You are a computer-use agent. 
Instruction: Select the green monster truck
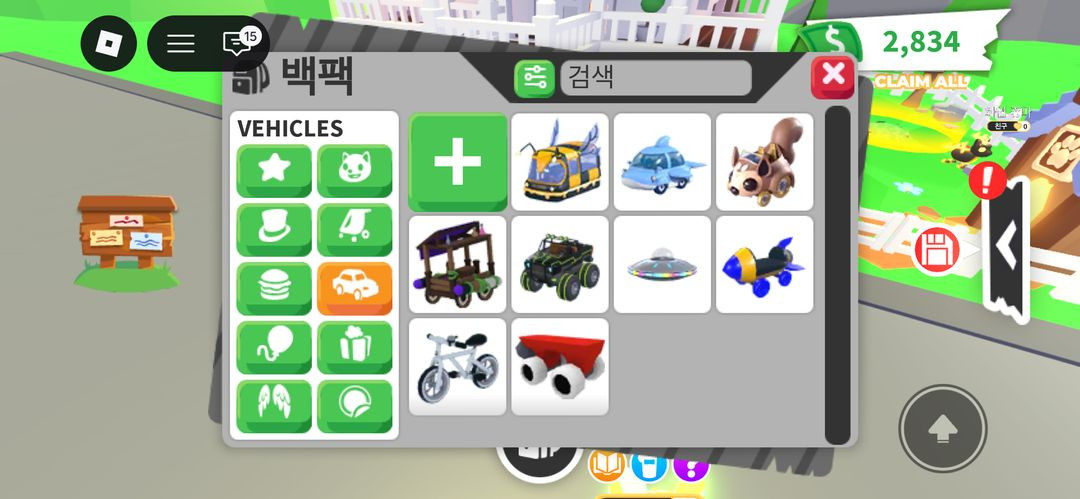coord(560,264)
